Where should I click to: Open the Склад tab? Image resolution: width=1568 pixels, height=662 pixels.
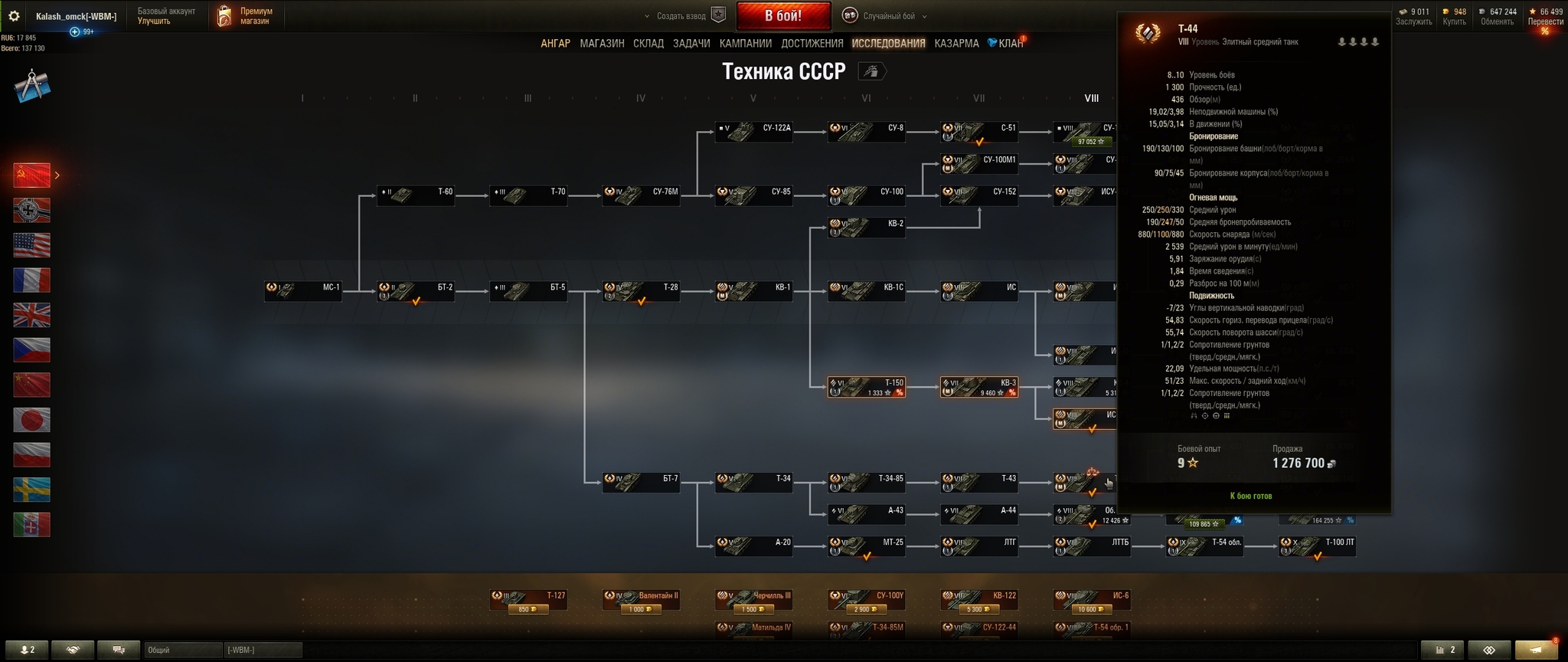(x=648, y=44)
